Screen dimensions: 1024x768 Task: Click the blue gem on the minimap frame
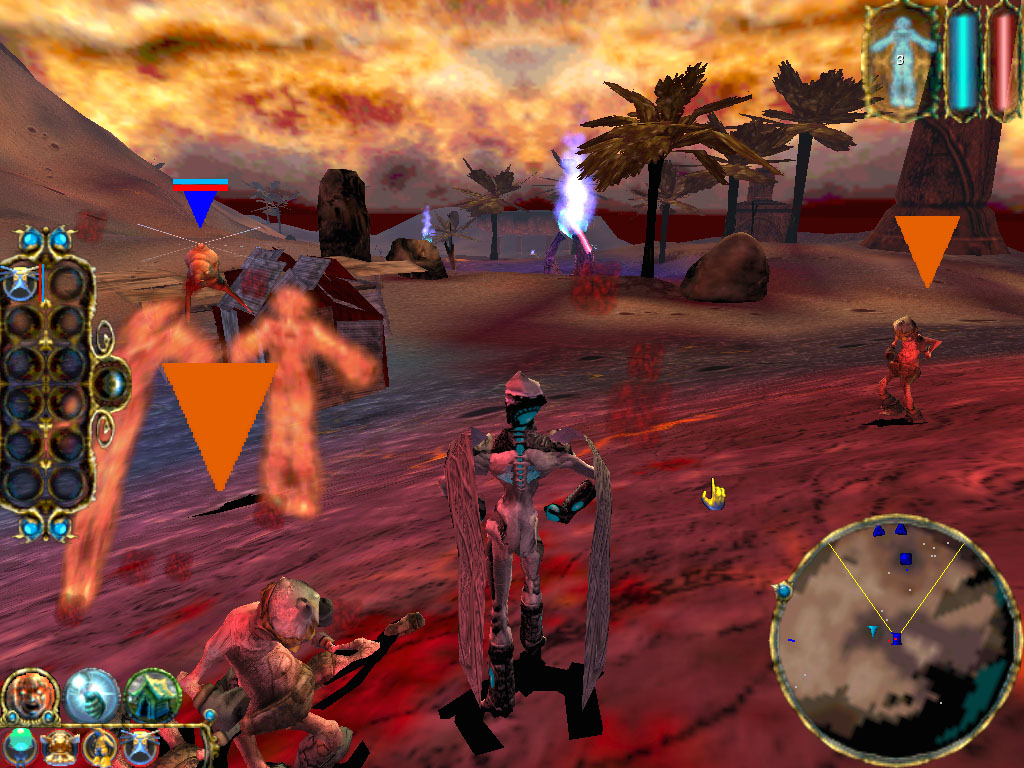point(783,592)
